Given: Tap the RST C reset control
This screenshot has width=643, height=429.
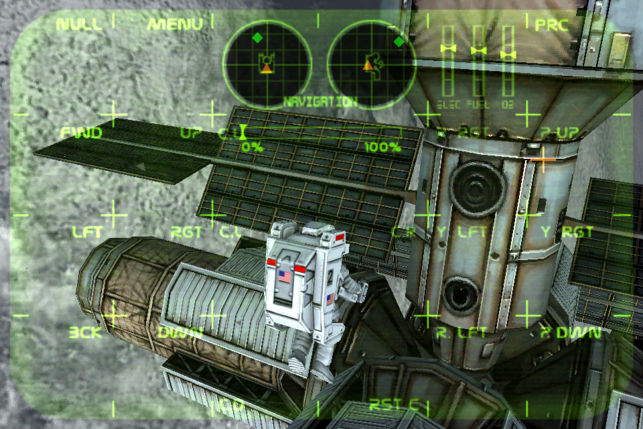Looking at the screenshot, I should point(394,405).
